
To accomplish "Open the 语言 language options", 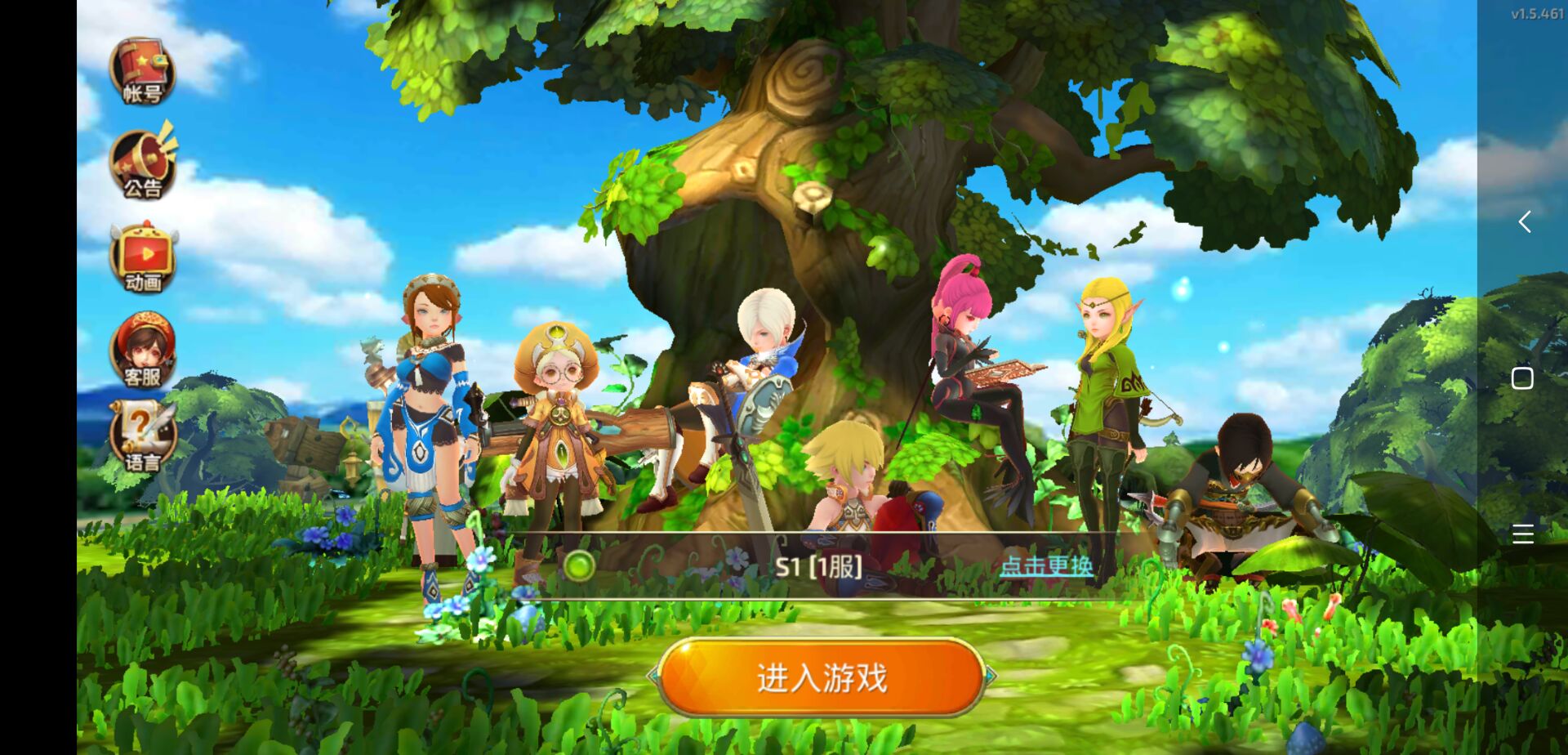I will point(142,438).
